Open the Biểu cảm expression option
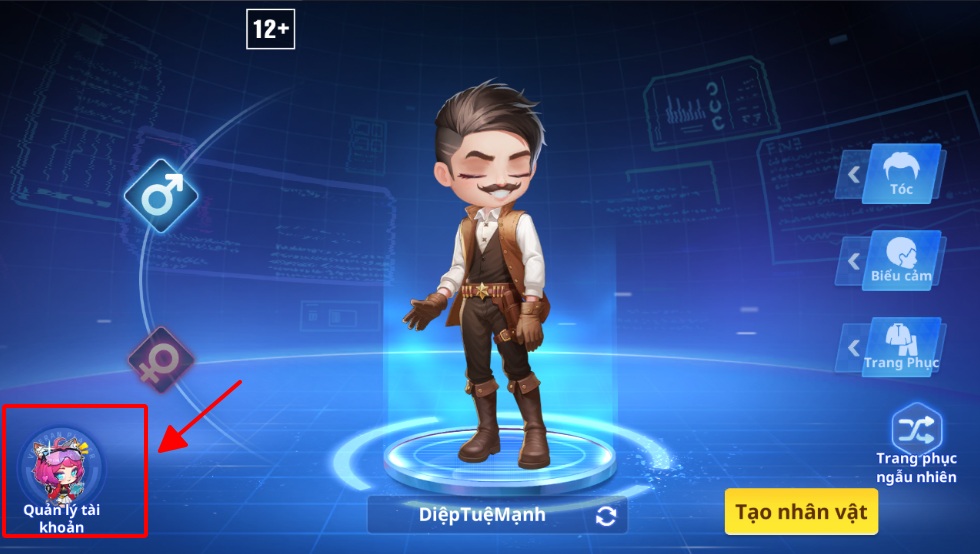980x554 pixels. coord(901,261)
